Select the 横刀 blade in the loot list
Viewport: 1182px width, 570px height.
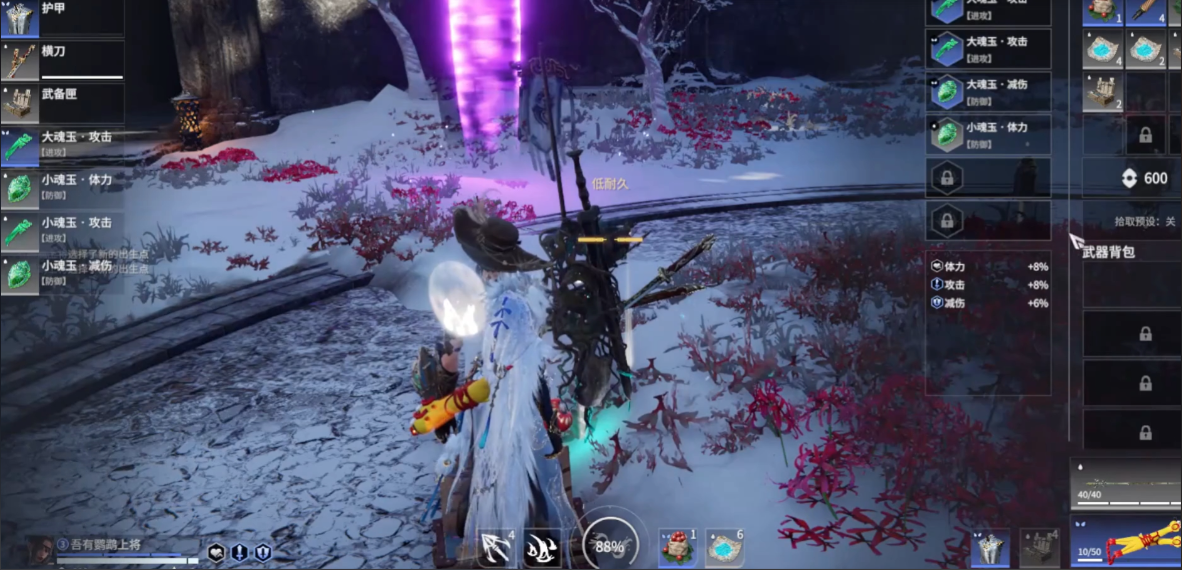[62, 60]
